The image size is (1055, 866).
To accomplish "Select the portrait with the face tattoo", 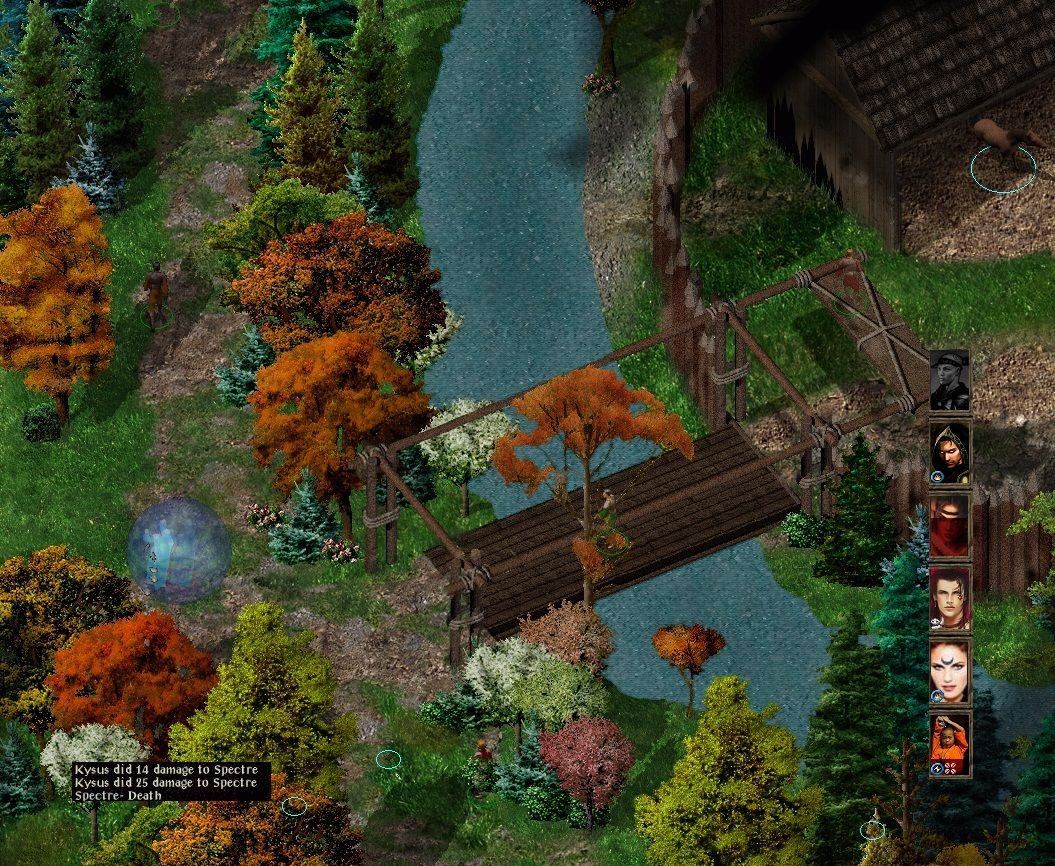I will click(x=949, y=598).
